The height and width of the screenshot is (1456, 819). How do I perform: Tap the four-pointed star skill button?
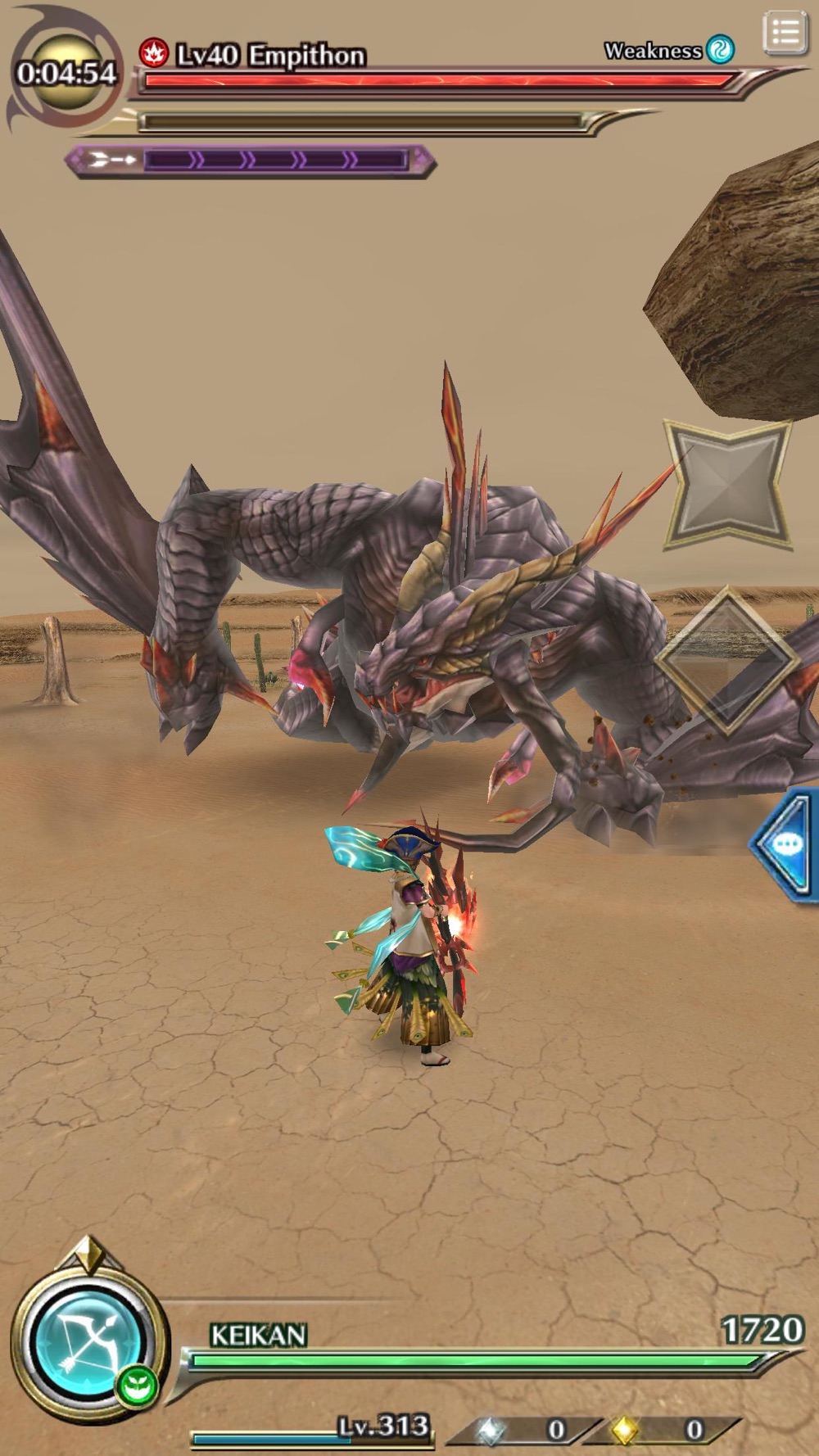click(x=727, y=482)
